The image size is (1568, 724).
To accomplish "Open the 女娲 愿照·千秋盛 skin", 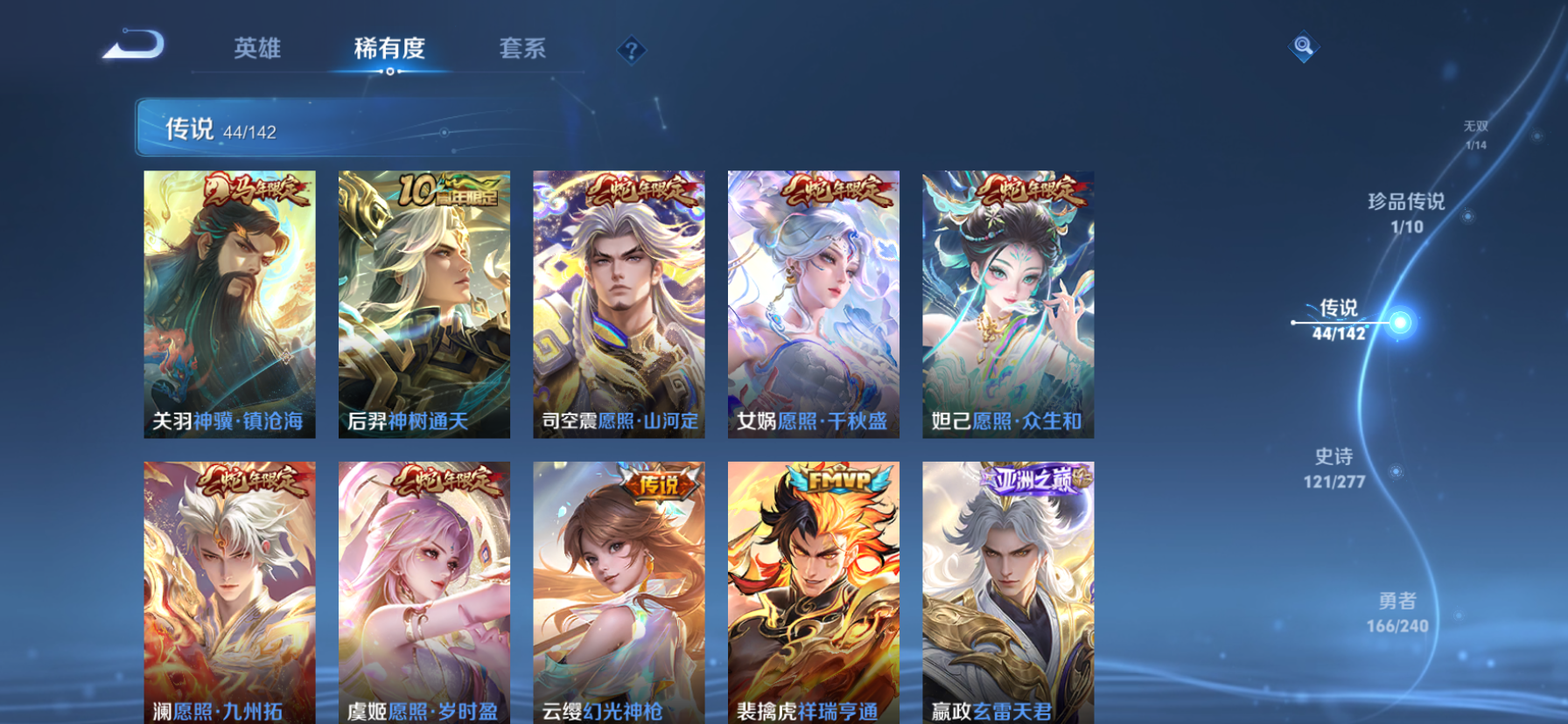I will click(812, 306).
